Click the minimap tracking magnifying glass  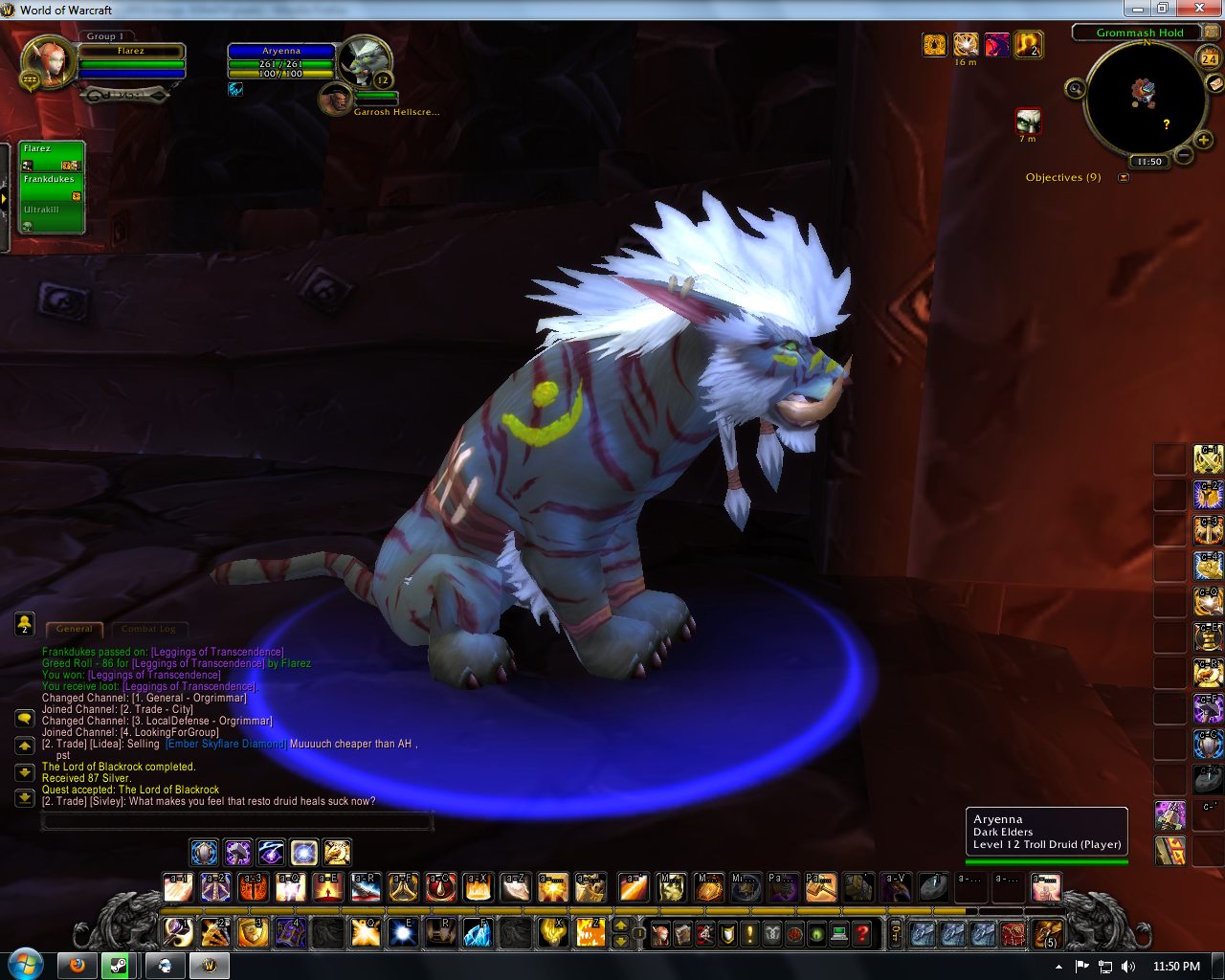tap(1075, 89)
